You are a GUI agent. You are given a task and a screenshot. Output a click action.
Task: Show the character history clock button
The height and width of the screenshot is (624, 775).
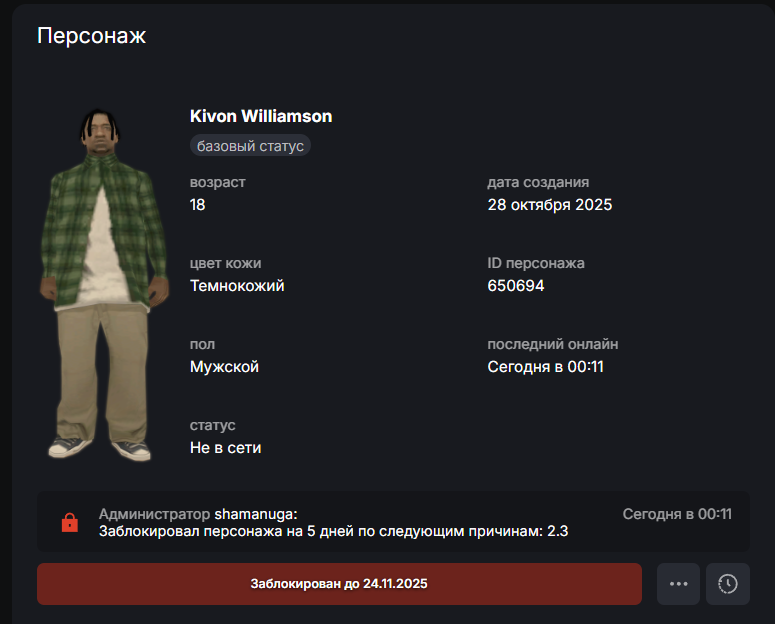tap(728, 584)
